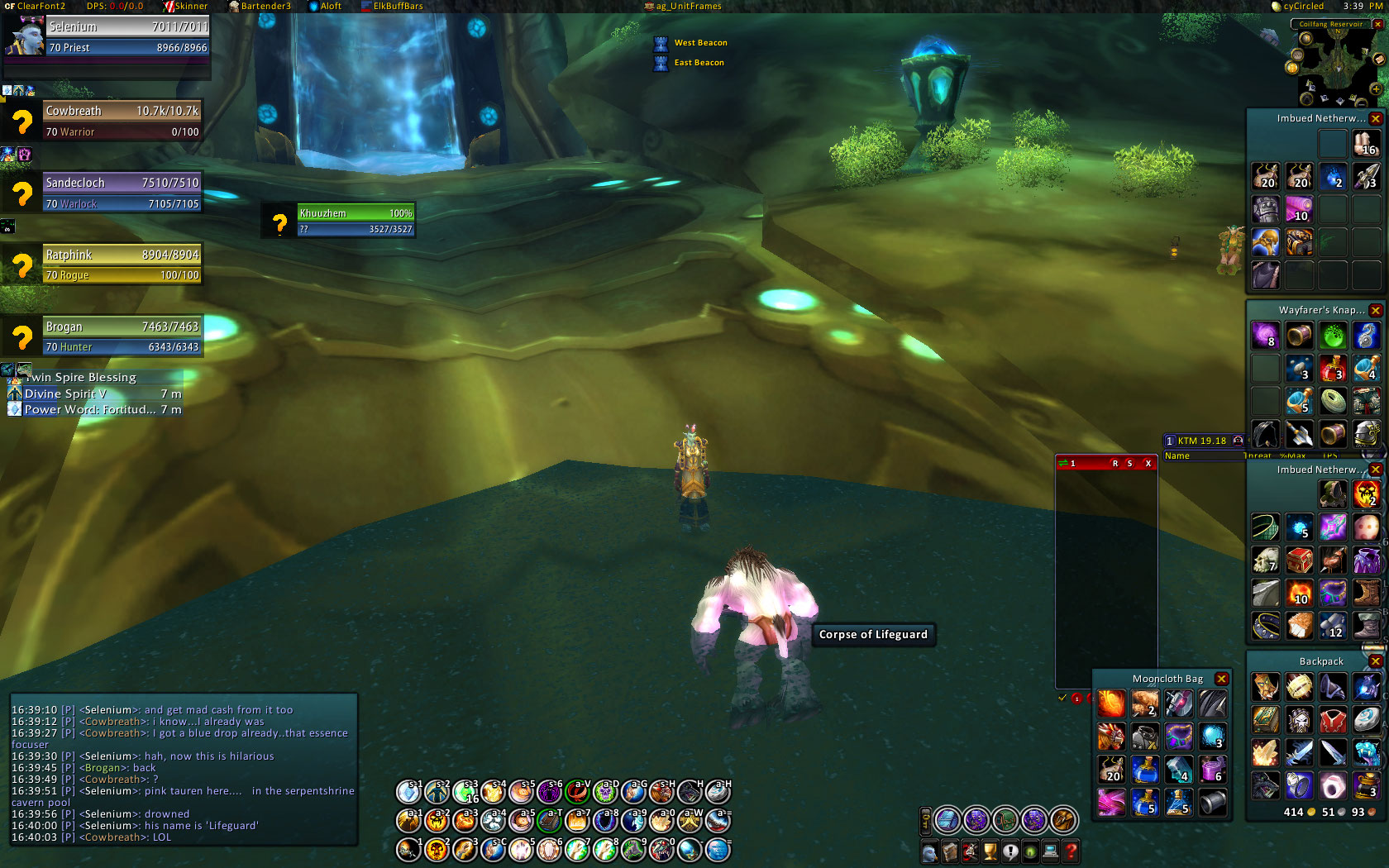
Task: Select Ratphink's rogue party frame
Action: point(122,265)
